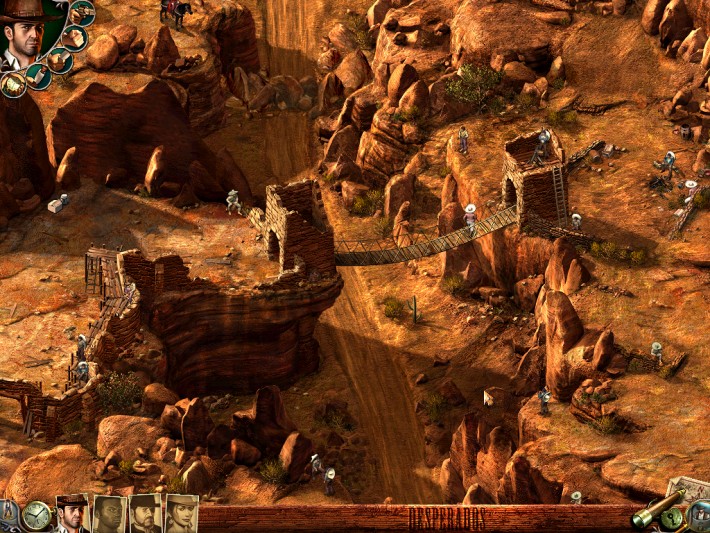
Task: Open the magnifying glass character view
Action: pos(697,515)
